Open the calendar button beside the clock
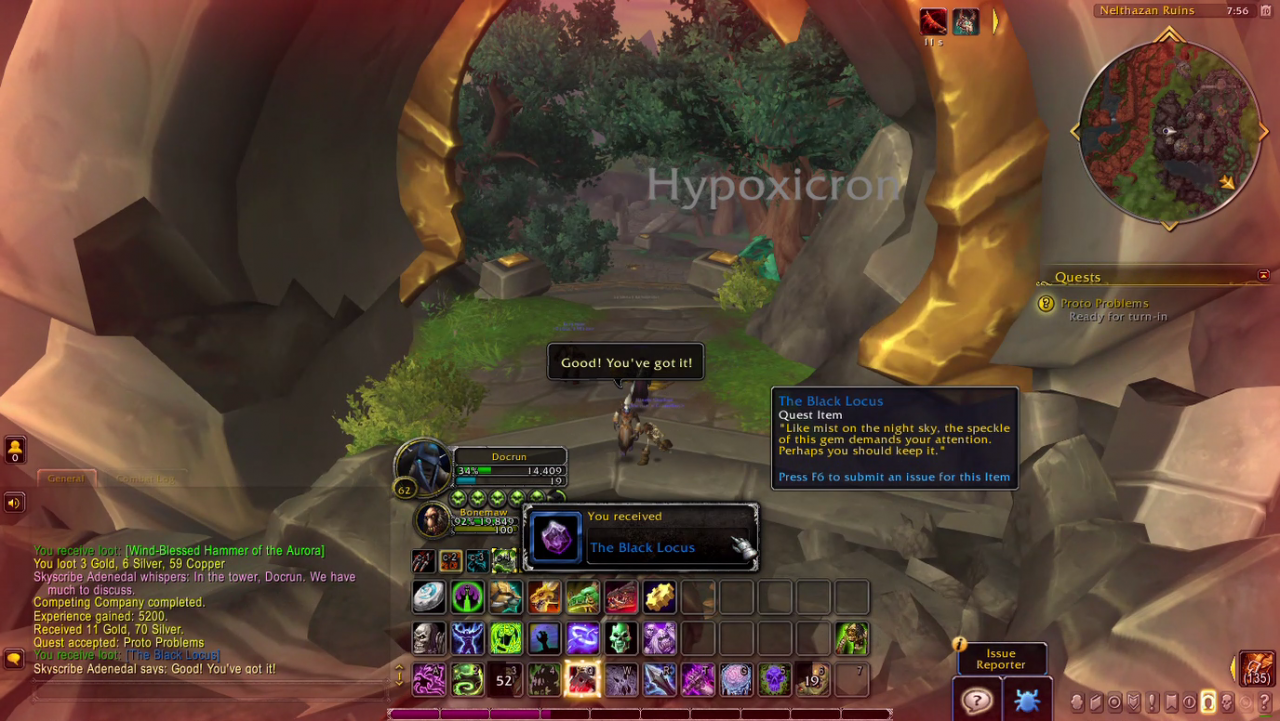 pyautogui.click(x=1266, y=11)
